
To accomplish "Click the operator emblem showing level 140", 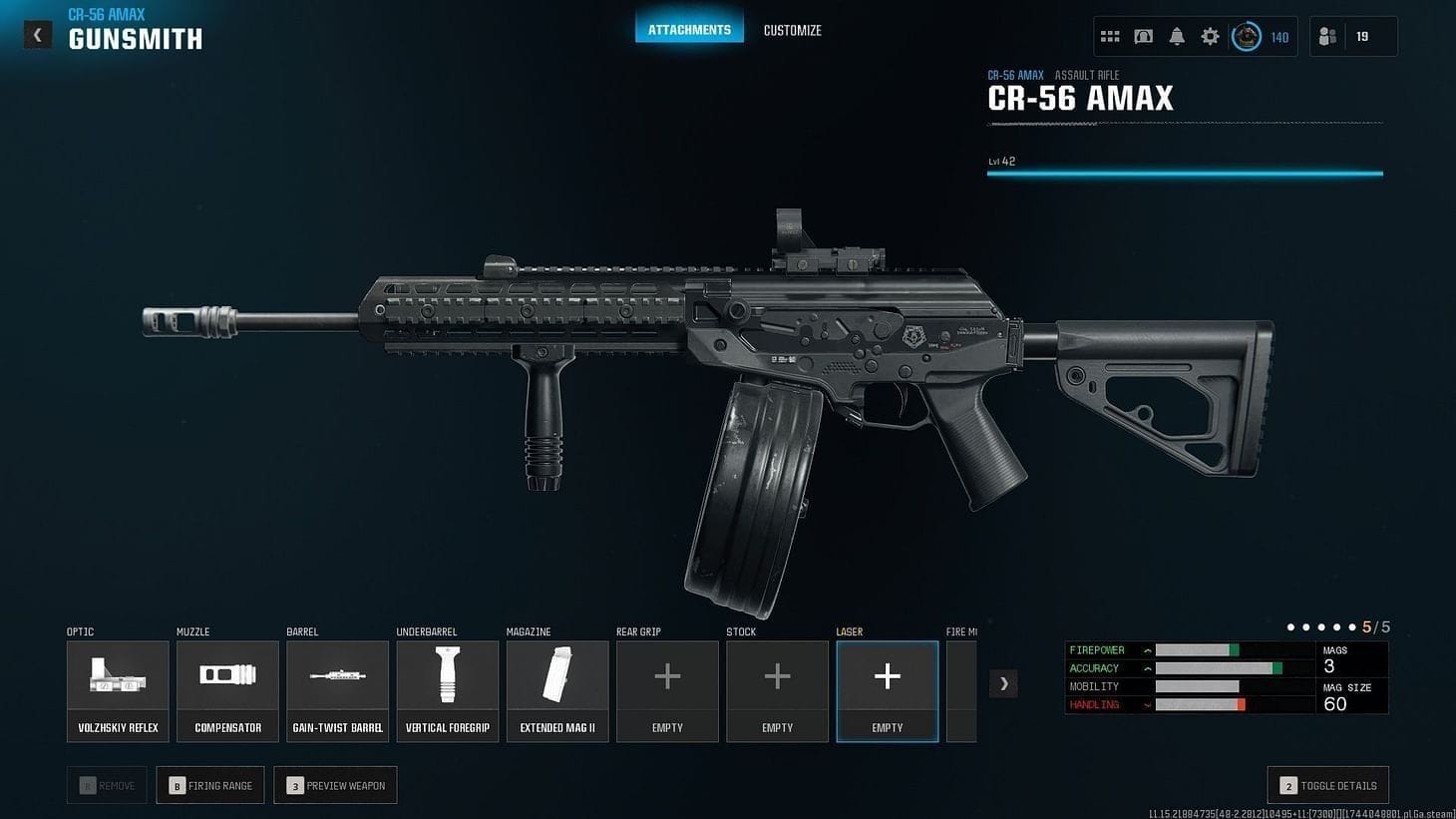I will pyautogui.click(x=1246, y=35).
